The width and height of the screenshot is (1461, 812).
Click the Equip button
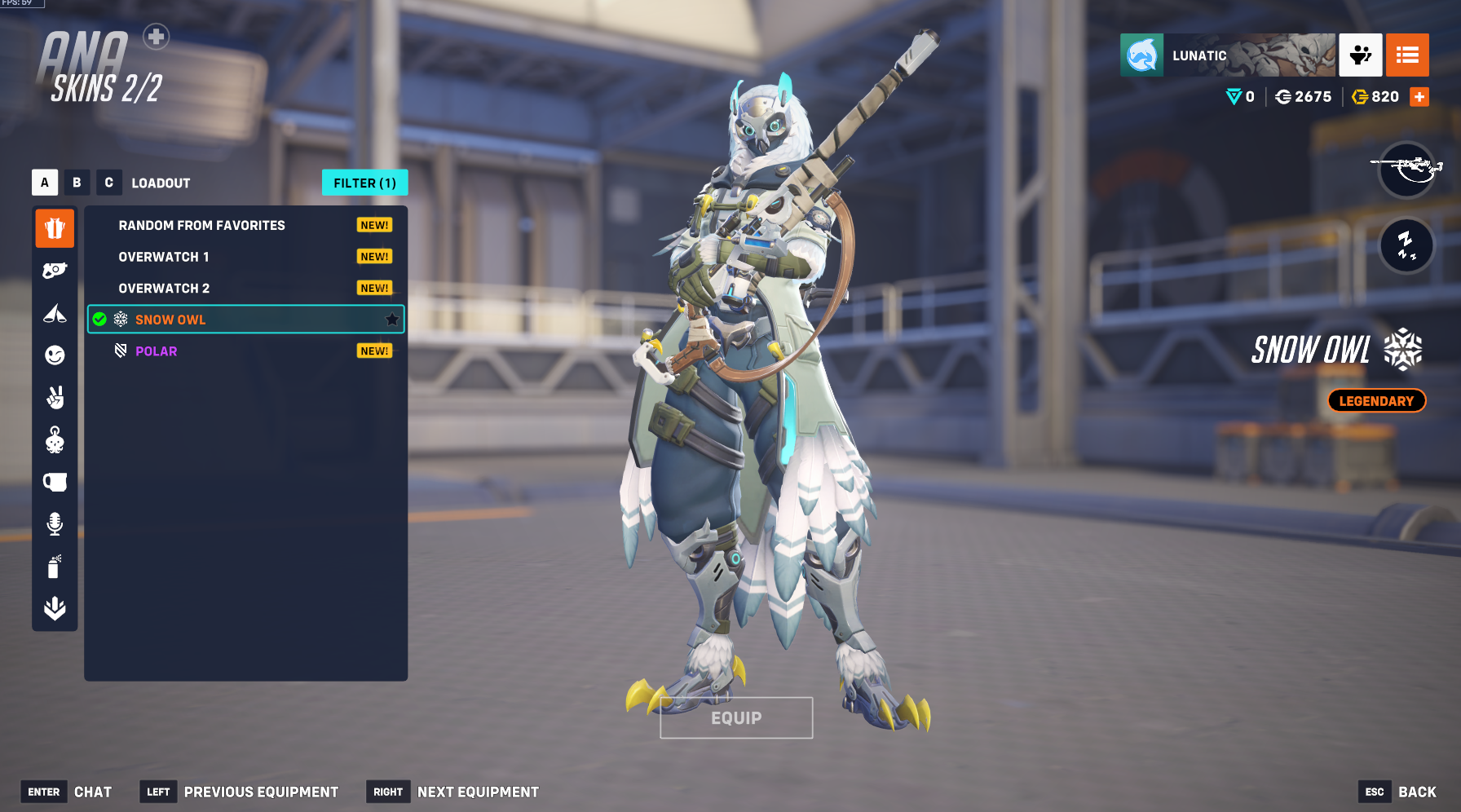(x=736, y=718)
